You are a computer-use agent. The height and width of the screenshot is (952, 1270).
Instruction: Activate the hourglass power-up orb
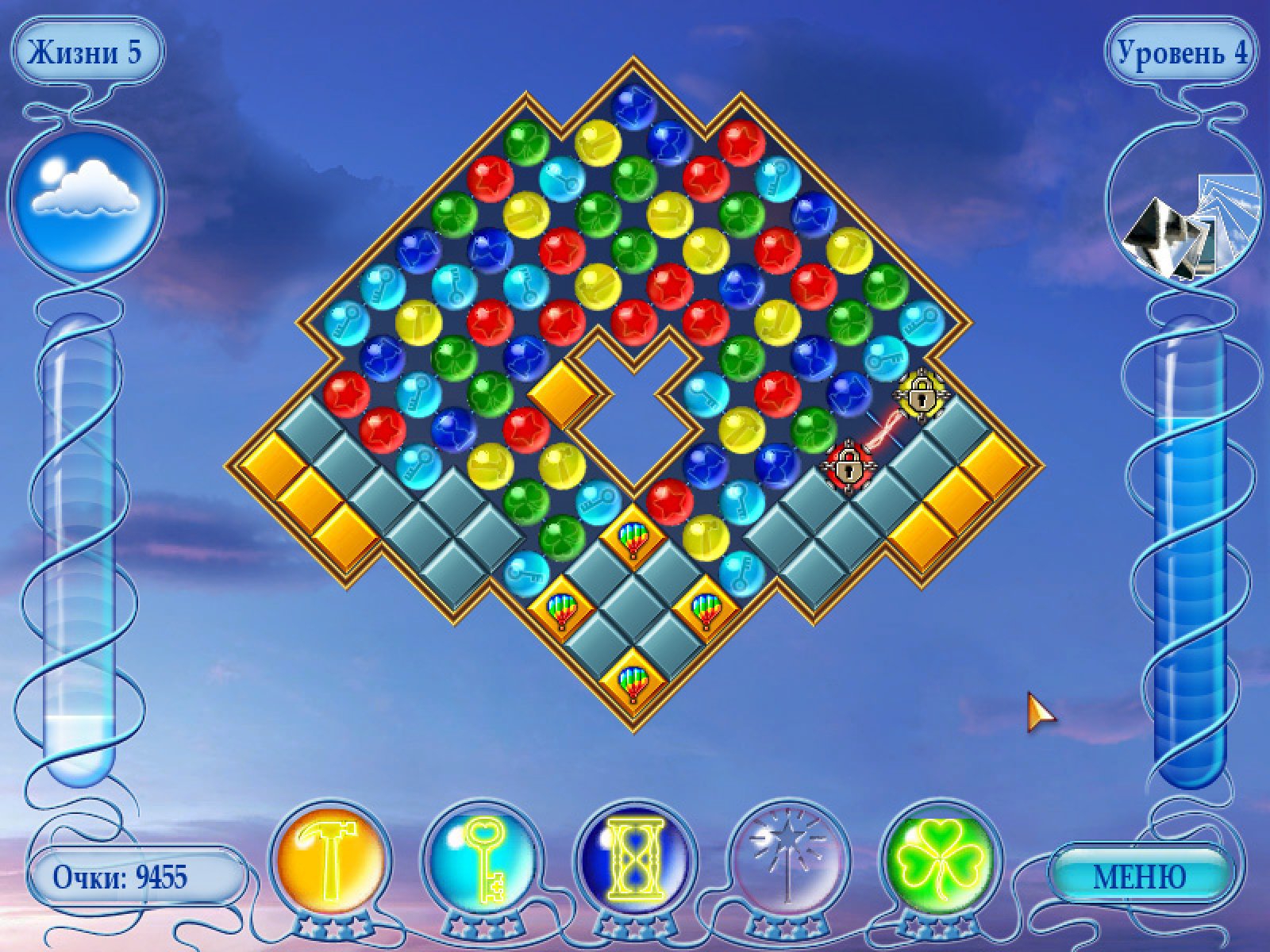634,871
